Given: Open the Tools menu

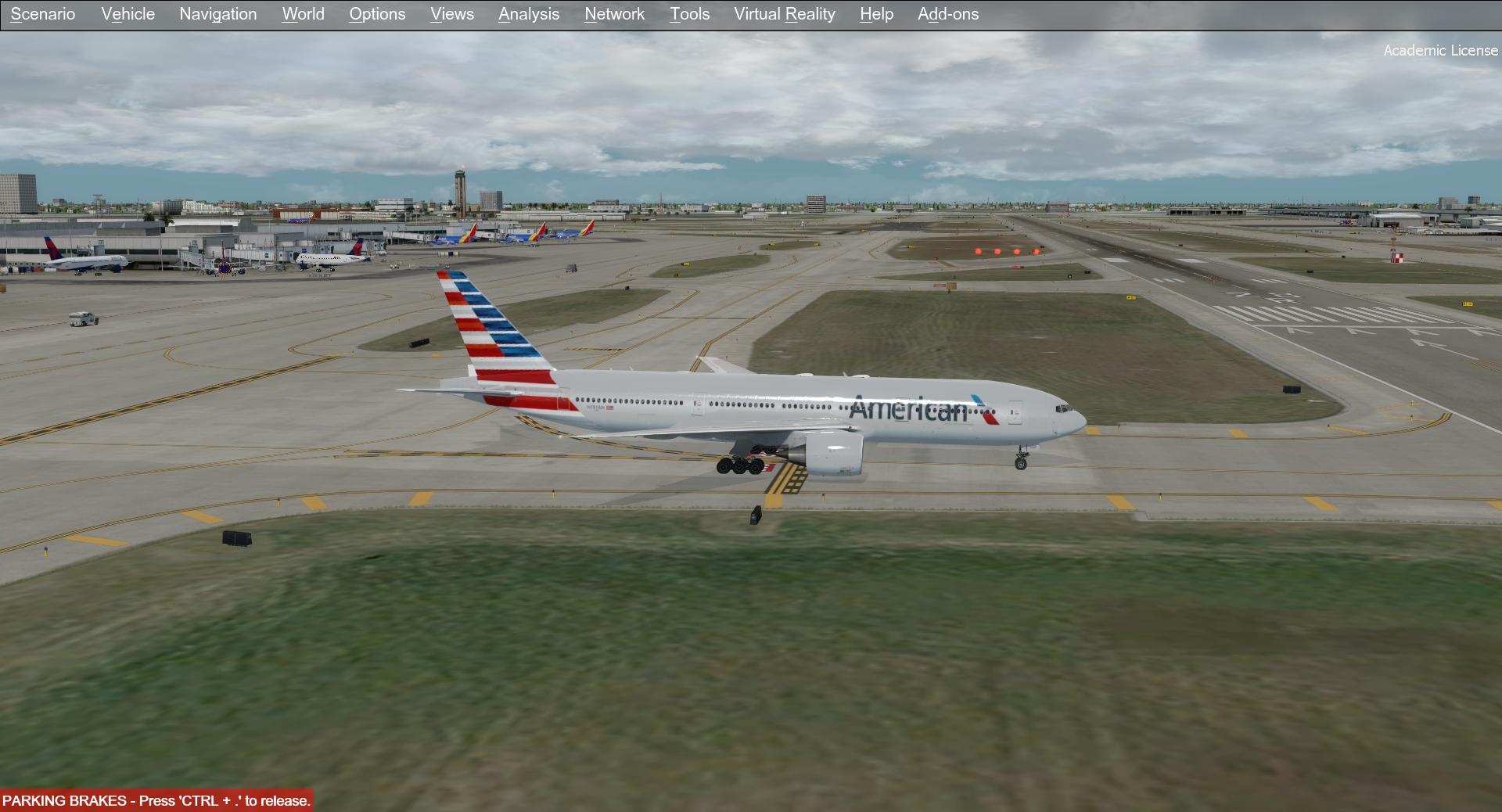Looking at the screenshot, I should click(x=688, y=14).
